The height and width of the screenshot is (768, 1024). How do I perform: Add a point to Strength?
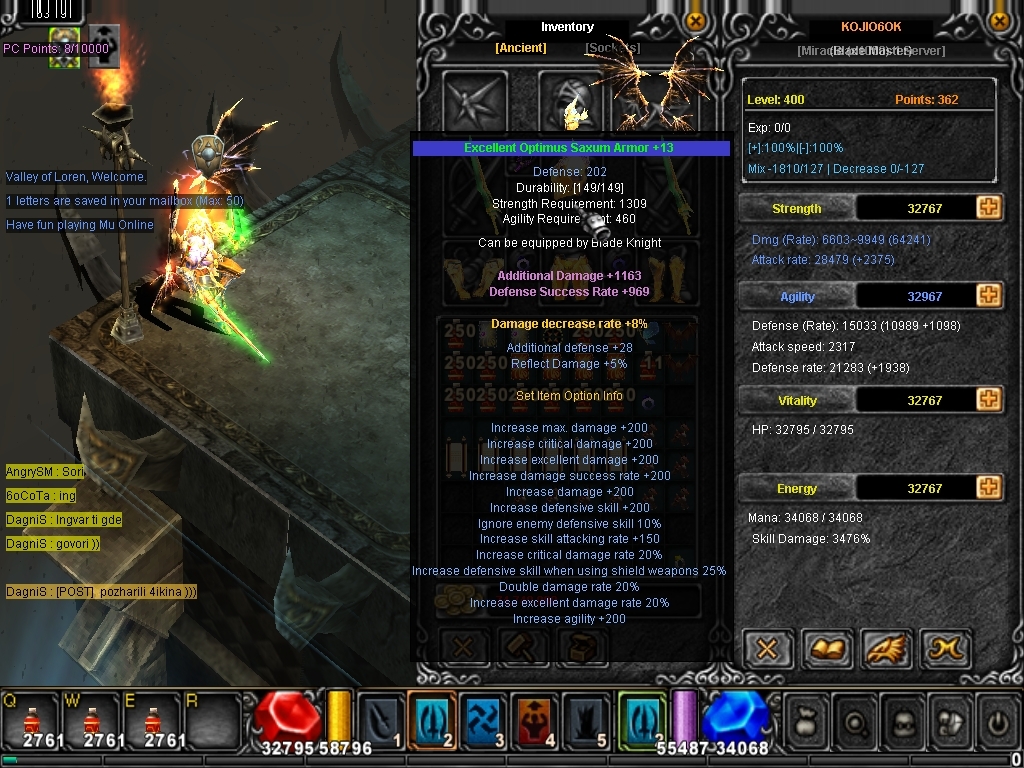tap(988, 208)
